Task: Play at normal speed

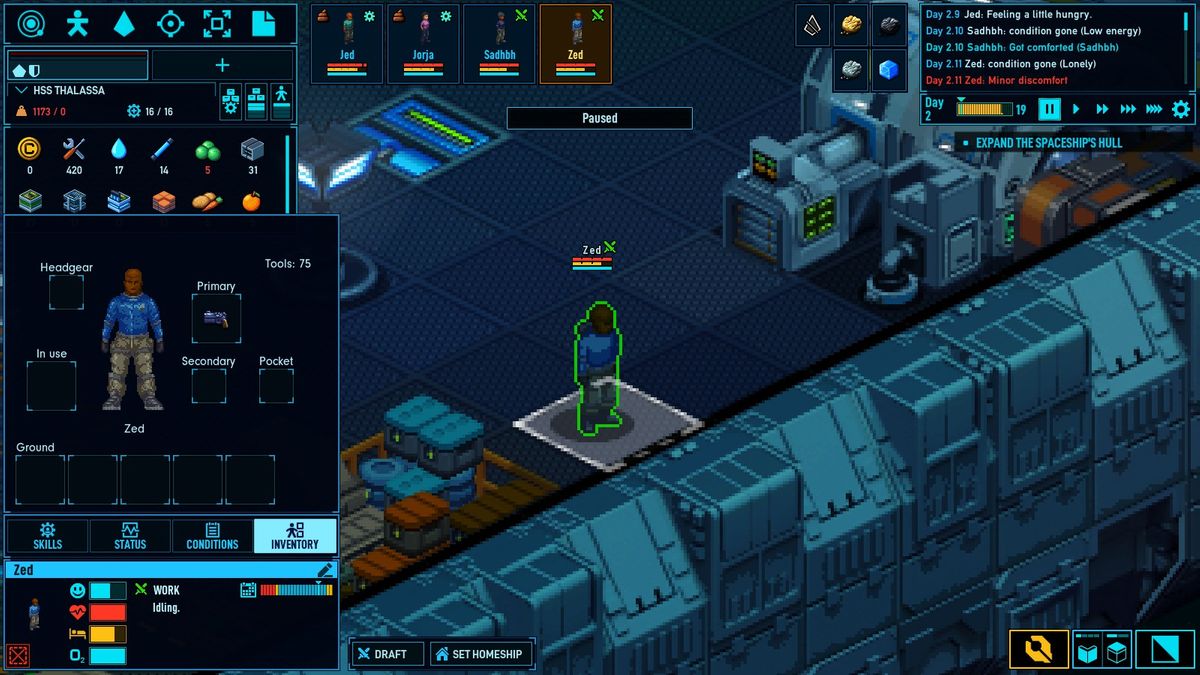Action: point(1076,109)
